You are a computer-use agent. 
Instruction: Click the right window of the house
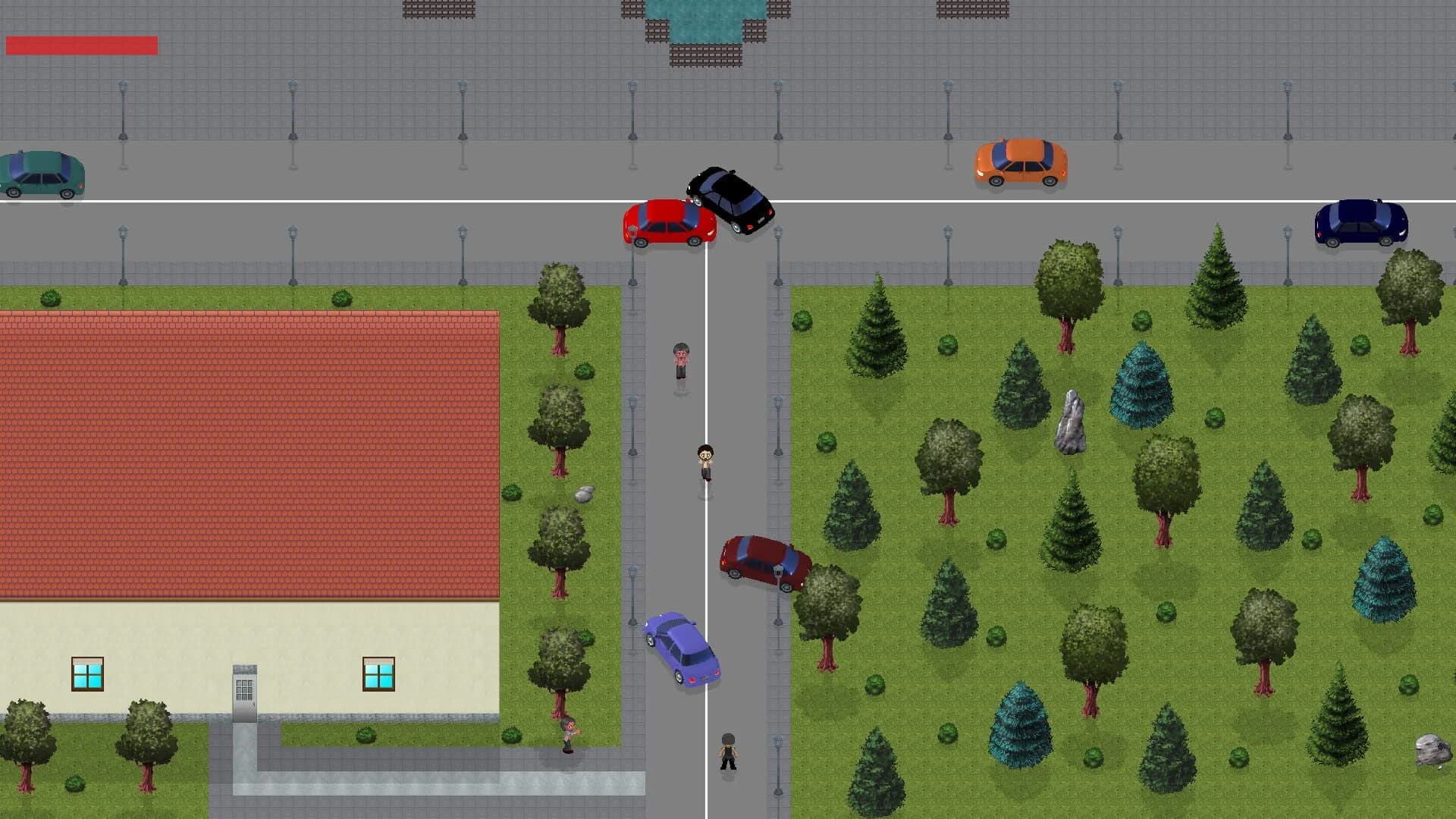click(x=378, y=670)
